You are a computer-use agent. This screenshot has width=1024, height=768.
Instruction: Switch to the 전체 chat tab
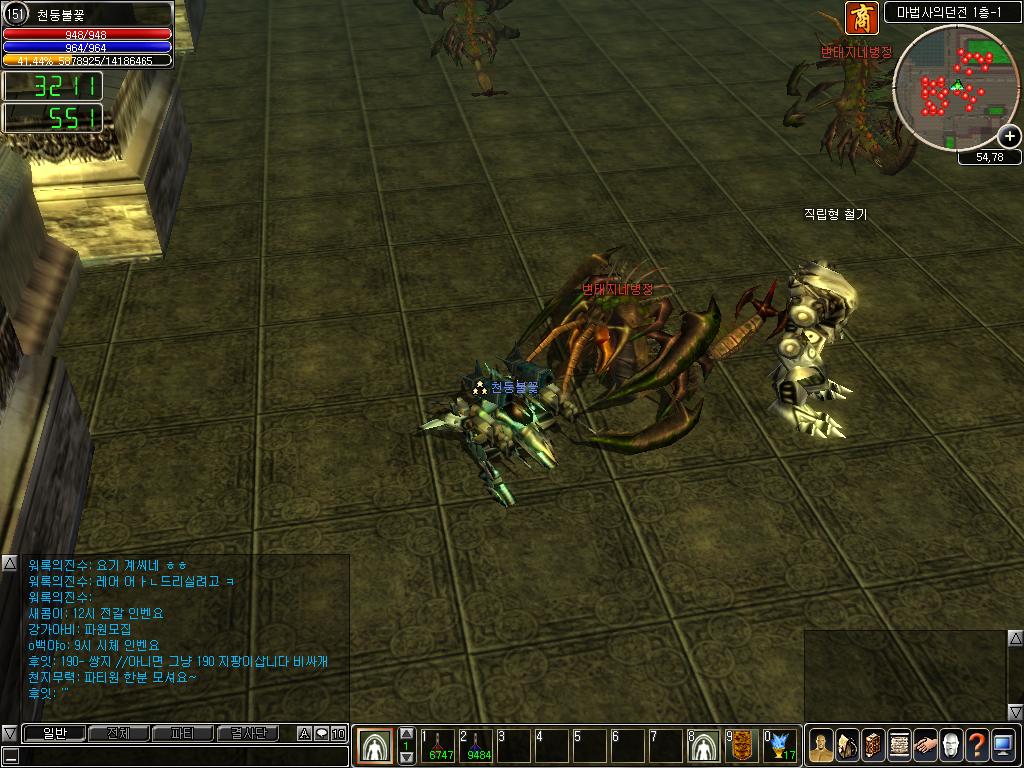[119, 734]
